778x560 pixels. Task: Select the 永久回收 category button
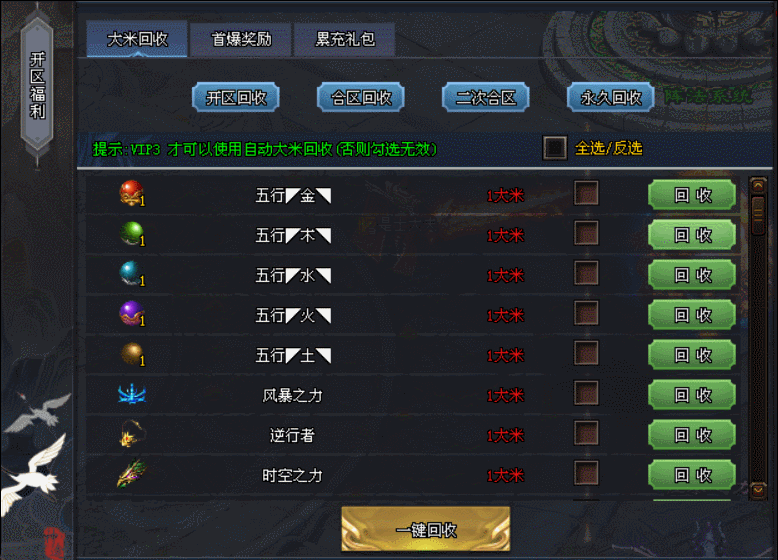coord(610,97)
